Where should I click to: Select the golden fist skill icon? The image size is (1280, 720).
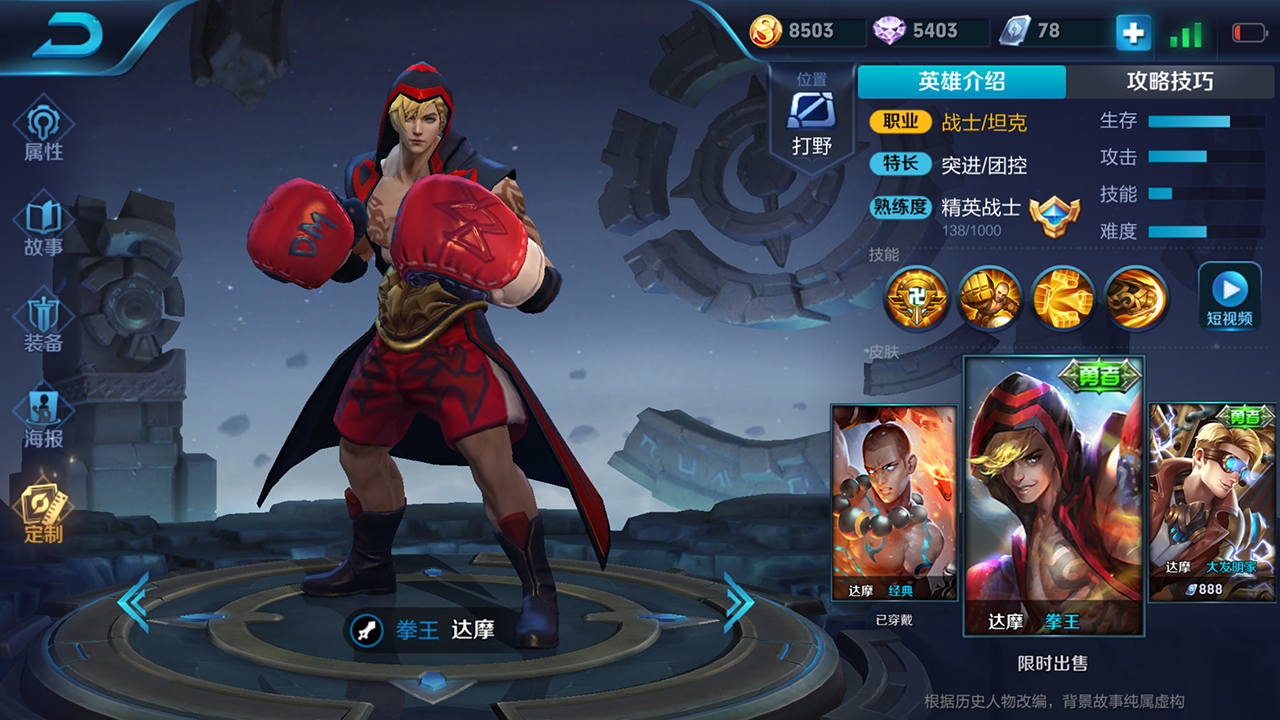point(1062,297)
